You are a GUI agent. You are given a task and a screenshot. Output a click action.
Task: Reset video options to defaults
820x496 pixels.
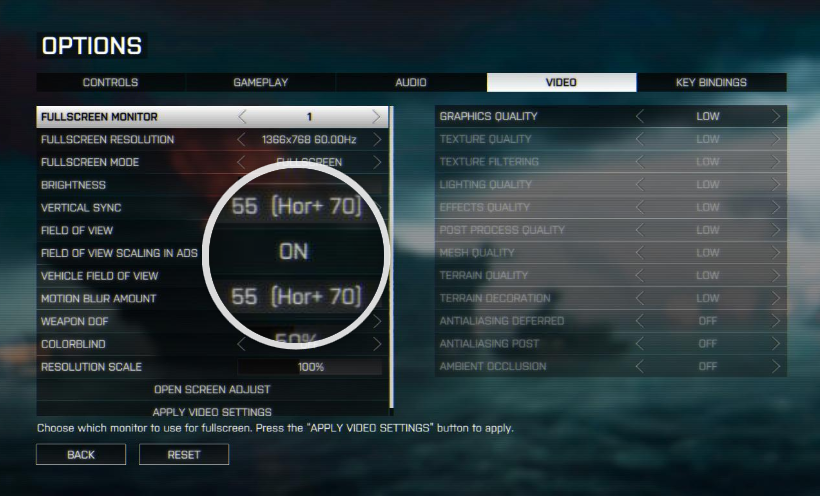tap(184, 454)
